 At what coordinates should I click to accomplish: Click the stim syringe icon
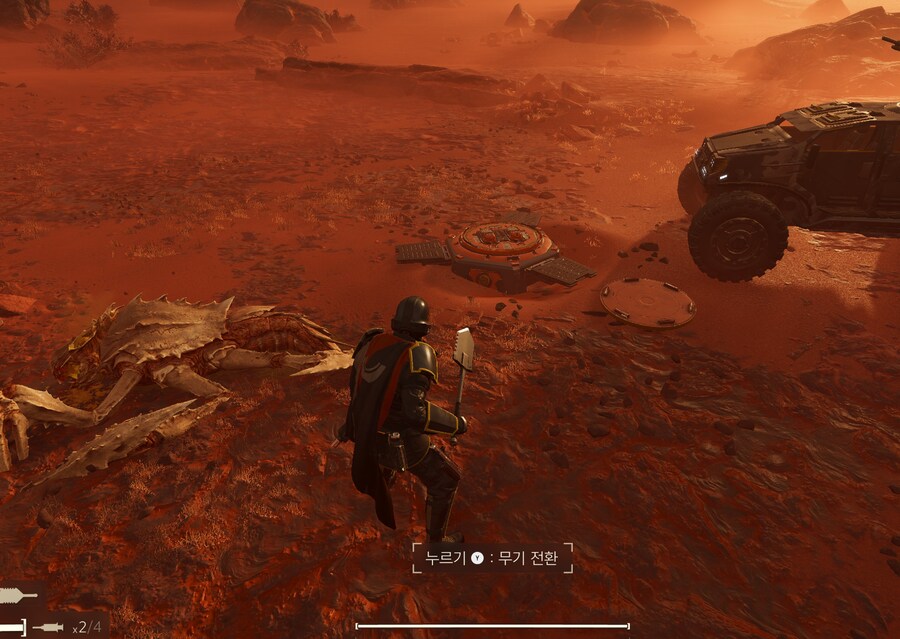[48, 627]
